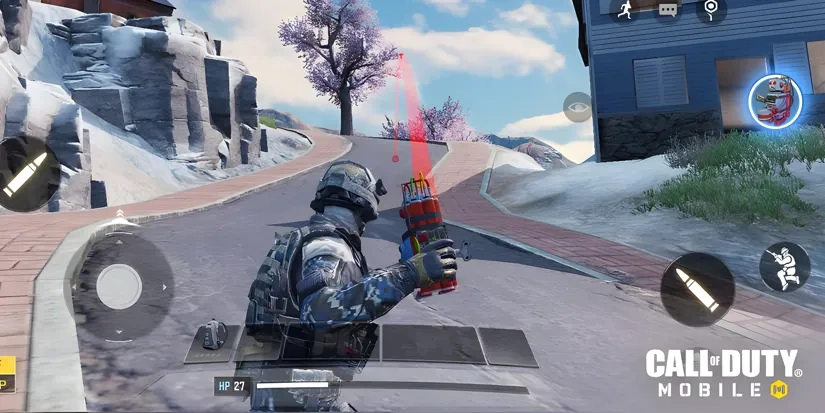
Task: Toggle the crouch stance button
Action: pyautogui.click(x=784, y=266)
